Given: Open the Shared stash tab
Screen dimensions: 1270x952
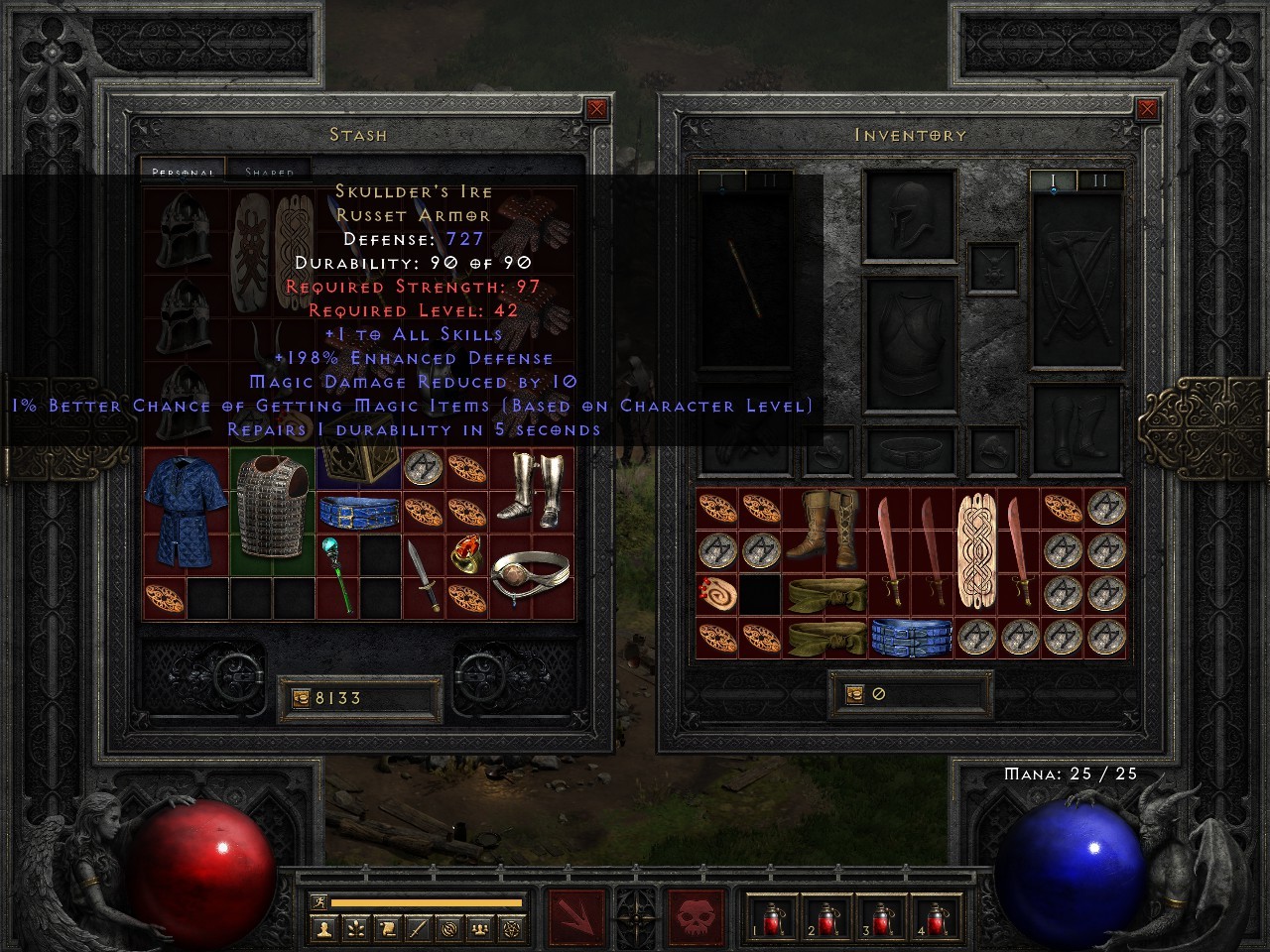Looking at the screenshot, I should [270, 172].
